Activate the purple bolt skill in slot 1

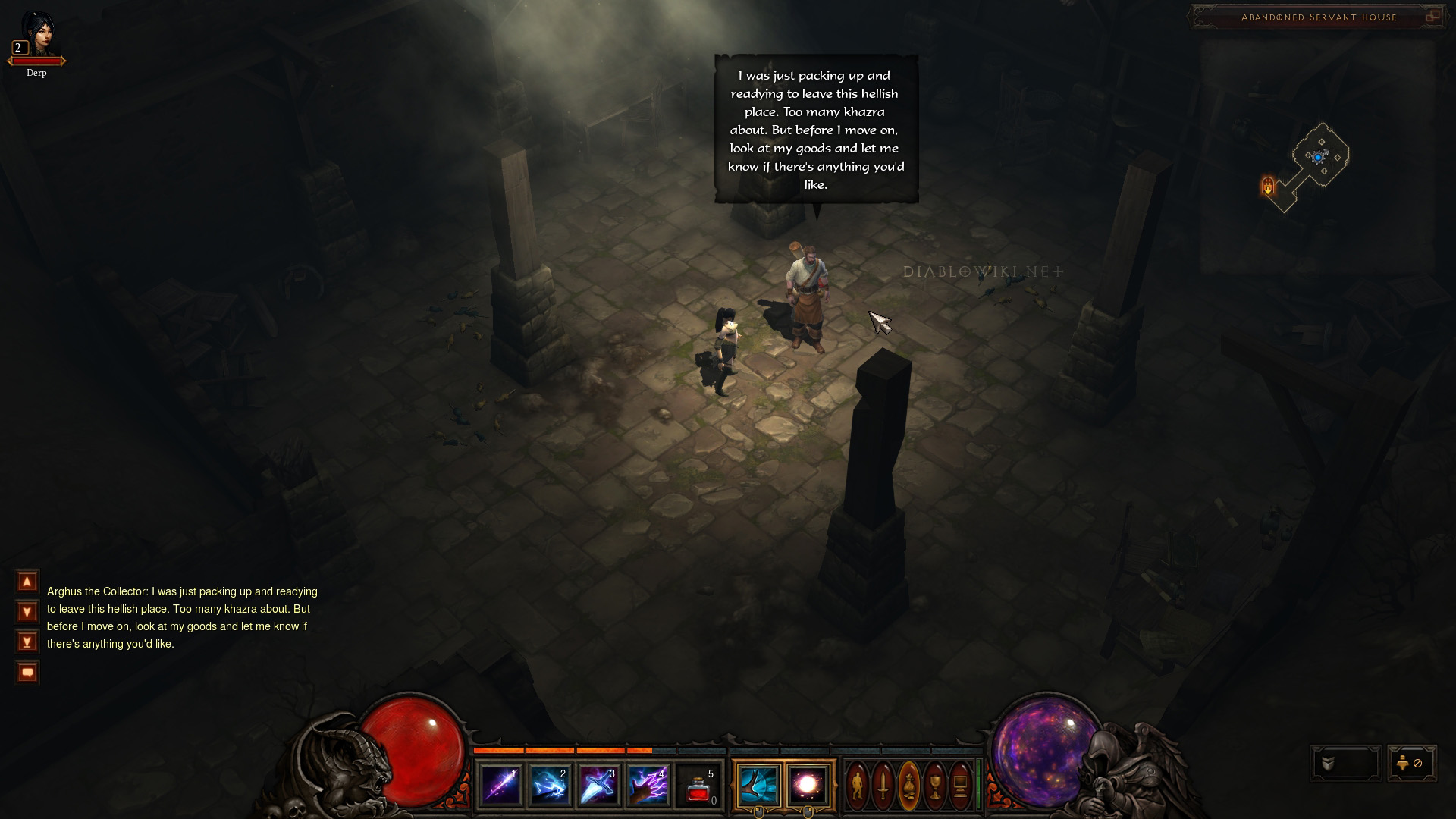tap(501, 786)
